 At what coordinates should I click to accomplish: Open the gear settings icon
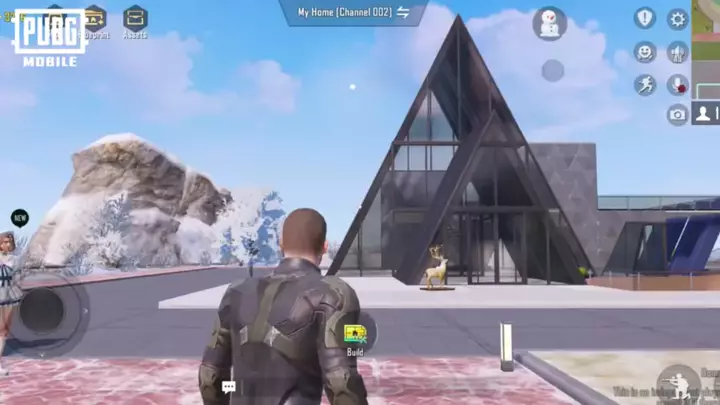(x=678, y=19)
